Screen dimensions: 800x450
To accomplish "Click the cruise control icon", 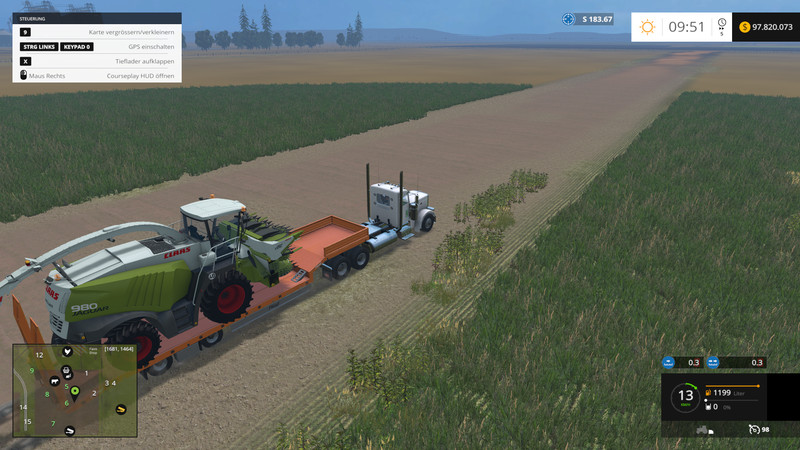I will (752, 430).
